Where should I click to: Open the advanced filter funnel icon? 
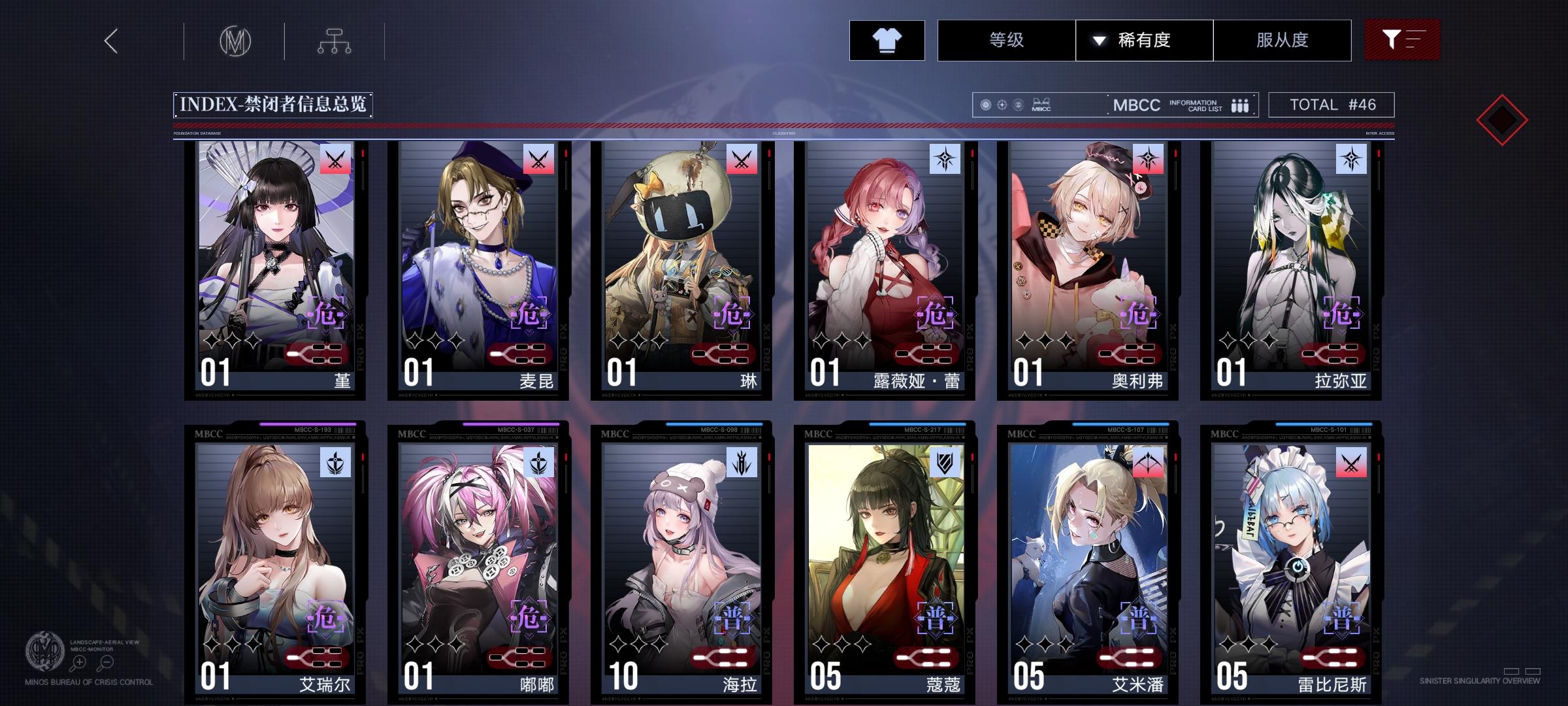[x=1402, y=40]
